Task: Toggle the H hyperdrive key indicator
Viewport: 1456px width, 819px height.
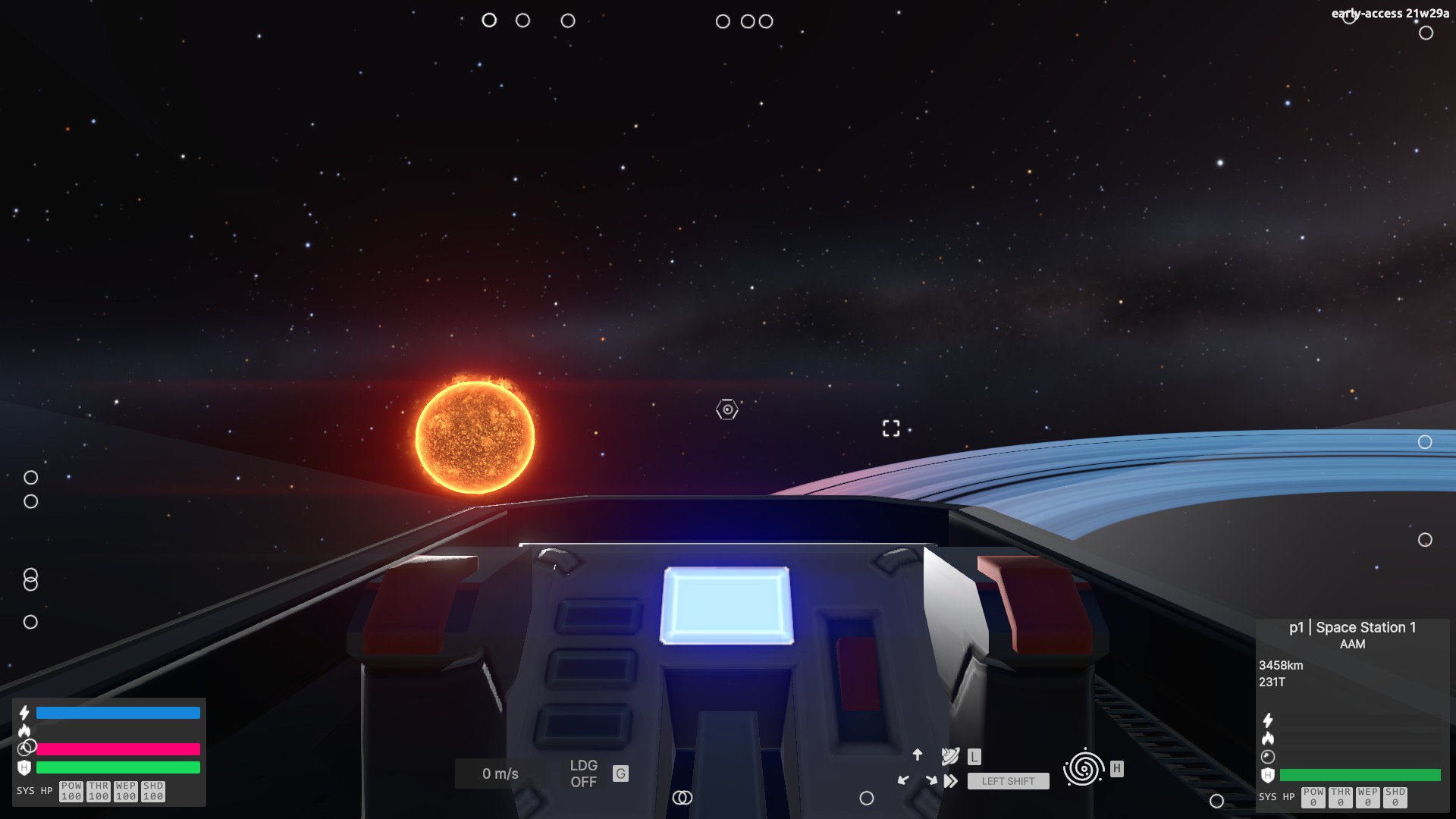Action: pyautogui.click(x=1116, y=768)
